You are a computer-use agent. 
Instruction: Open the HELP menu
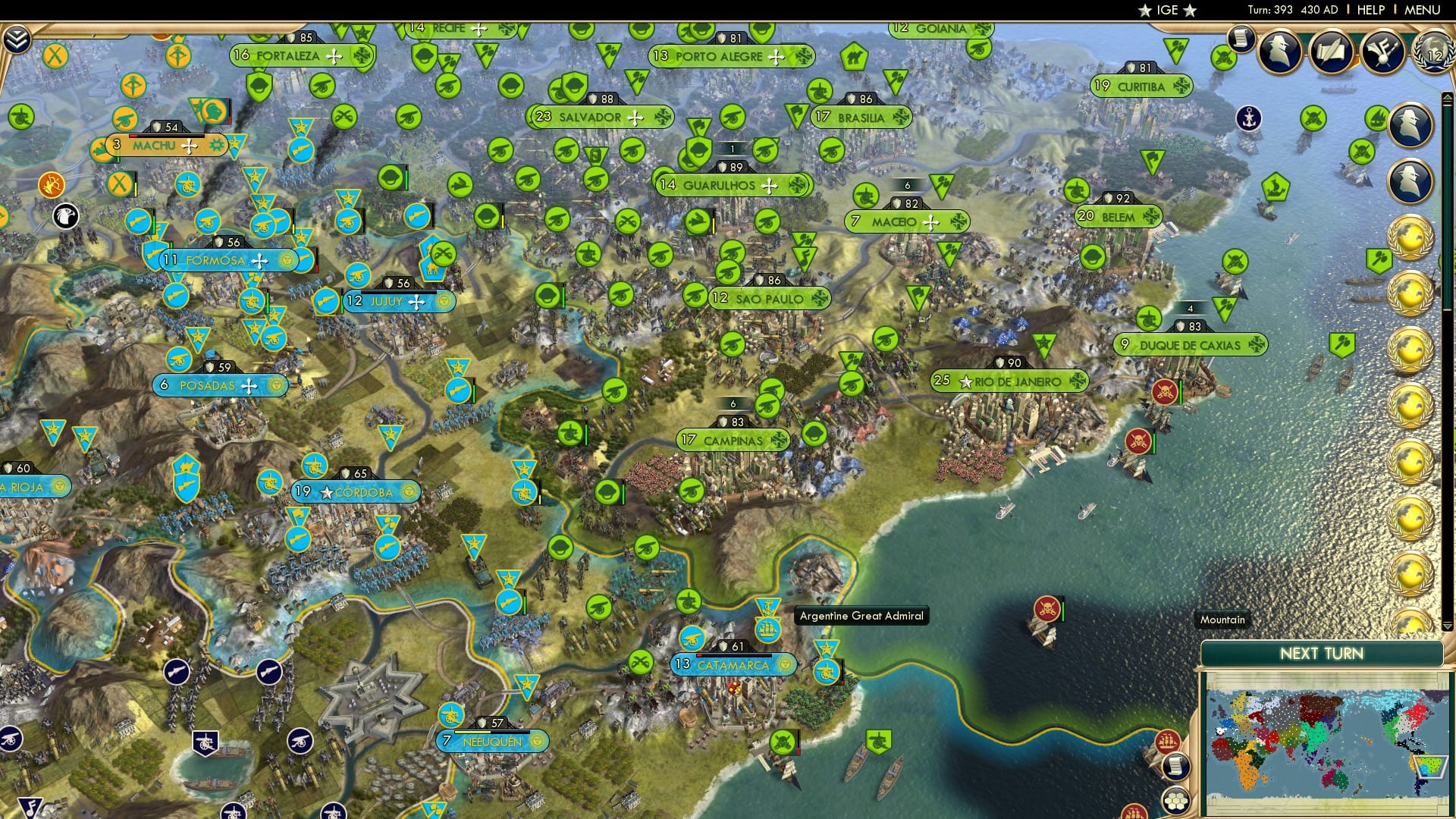click(1370, 10)
